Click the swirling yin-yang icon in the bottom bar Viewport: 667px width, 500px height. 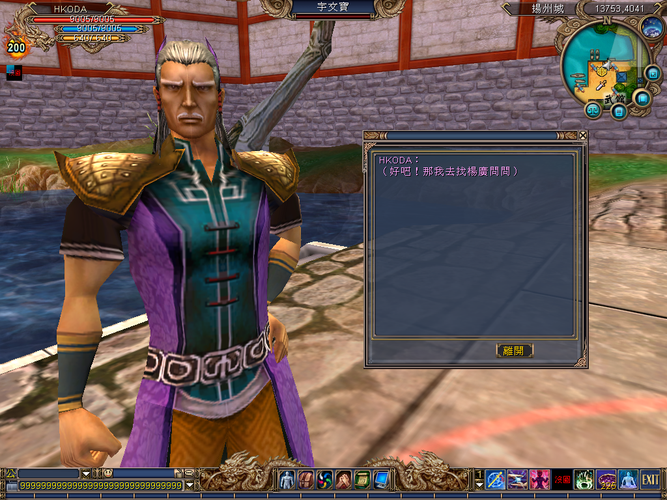pos(325,480)
